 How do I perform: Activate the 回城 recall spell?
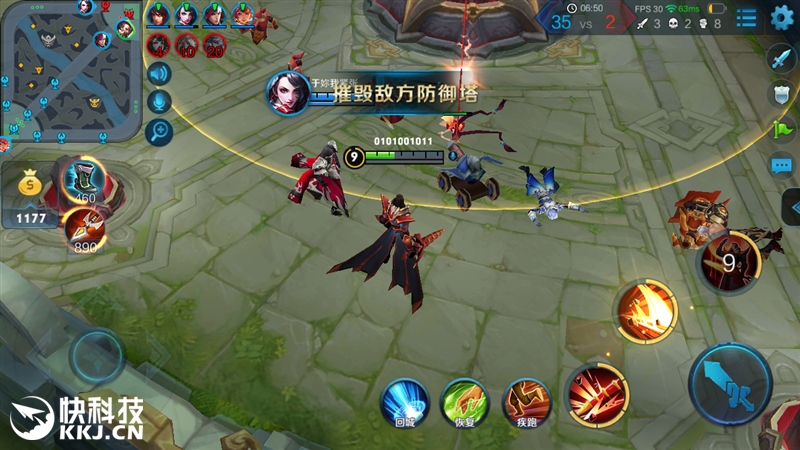point(405,402)
